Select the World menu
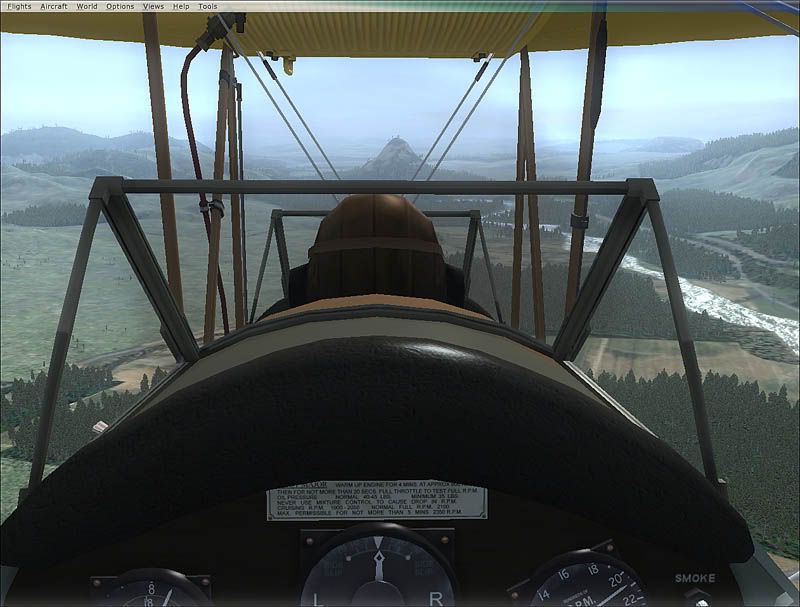Image resolution: width=800 pixels, height=607 pixels. pos(87,6)
